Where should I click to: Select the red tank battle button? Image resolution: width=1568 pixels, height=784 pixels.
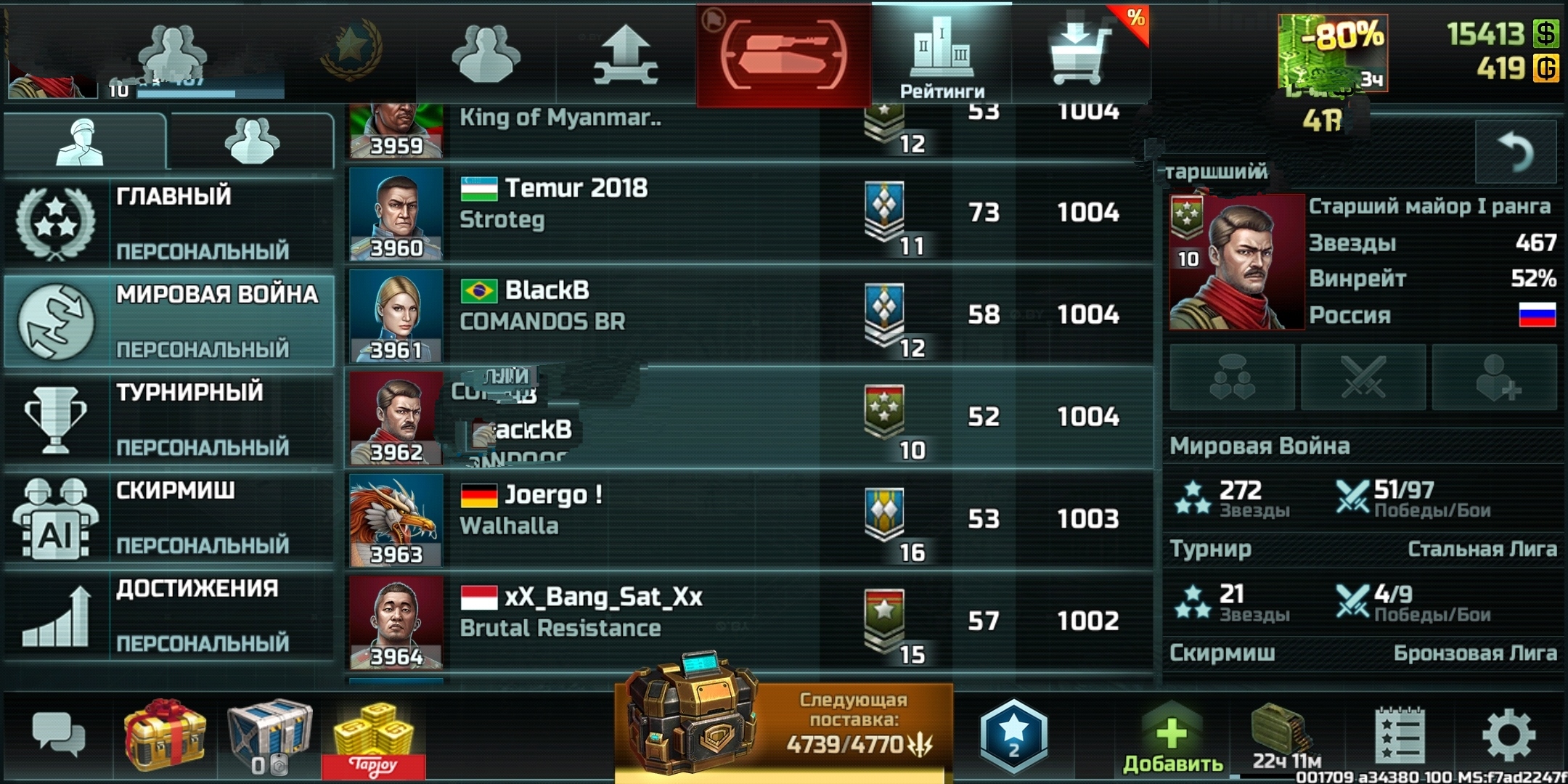click(783, 55)
